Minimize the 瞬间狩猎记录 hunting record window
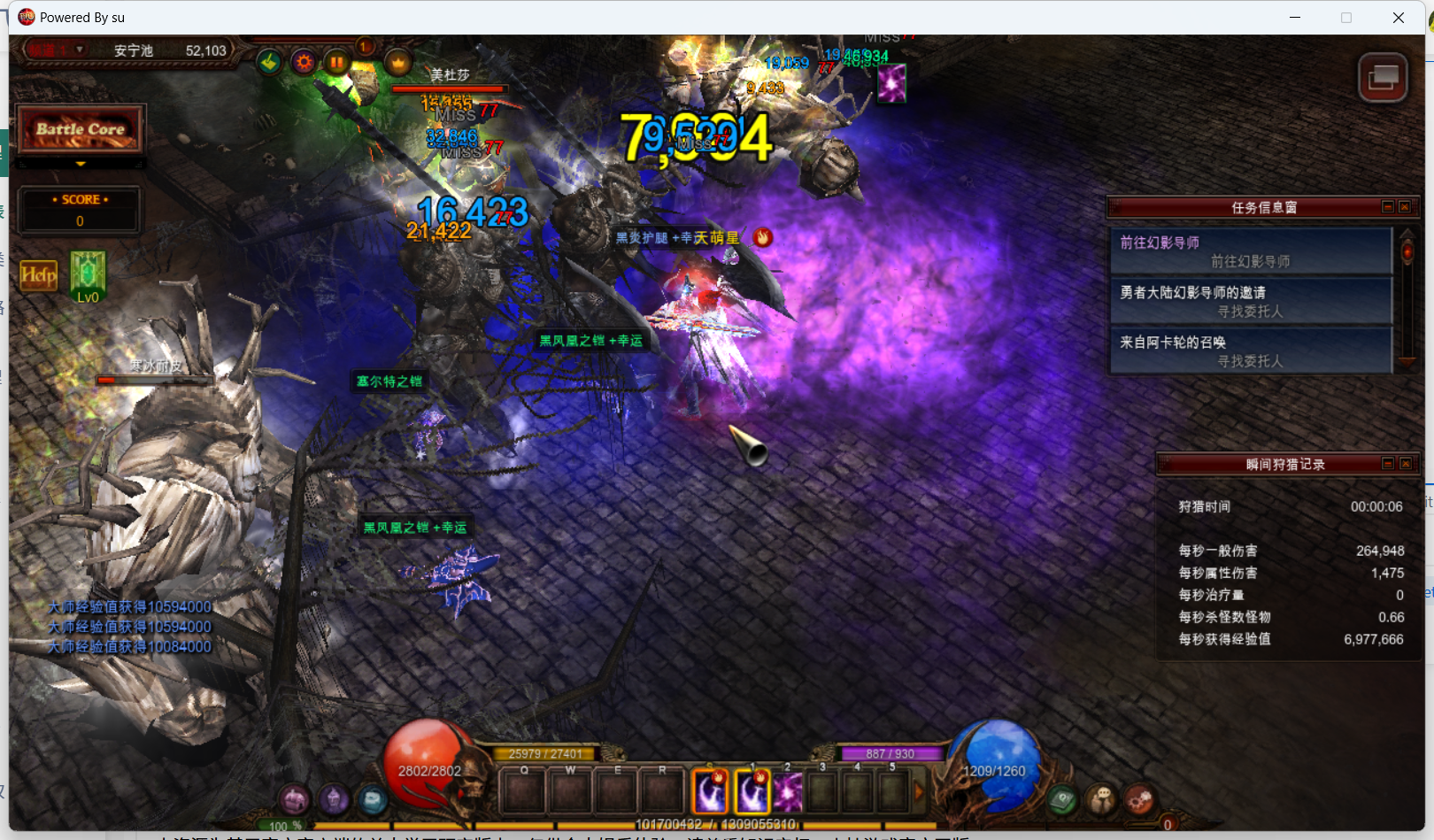1434x840 pixels. point(1388,464)
